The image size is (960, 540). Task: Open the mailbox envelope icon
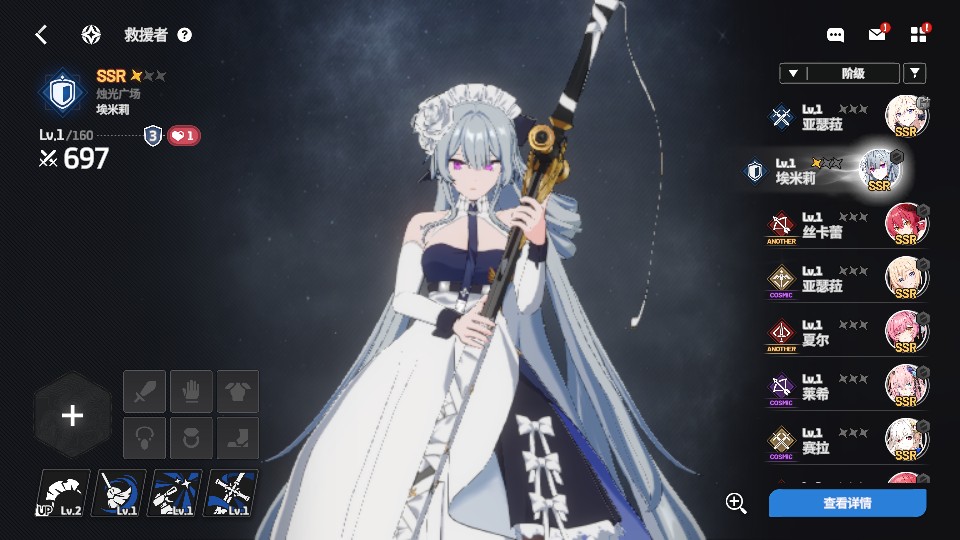877,35
